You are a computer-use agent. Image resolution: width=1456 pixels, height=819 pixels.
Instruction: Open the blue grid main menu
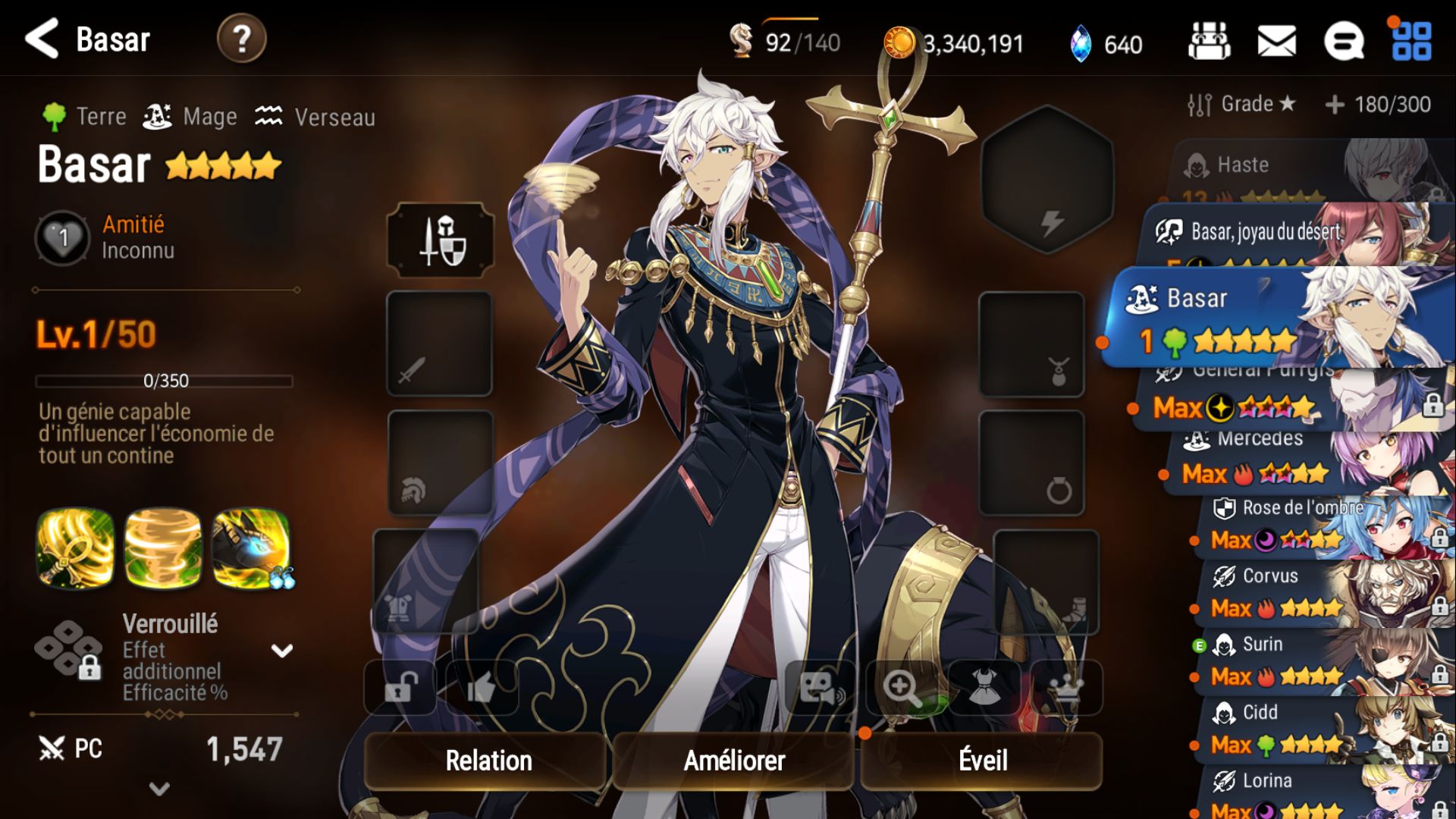click(x=1411, y=41)
